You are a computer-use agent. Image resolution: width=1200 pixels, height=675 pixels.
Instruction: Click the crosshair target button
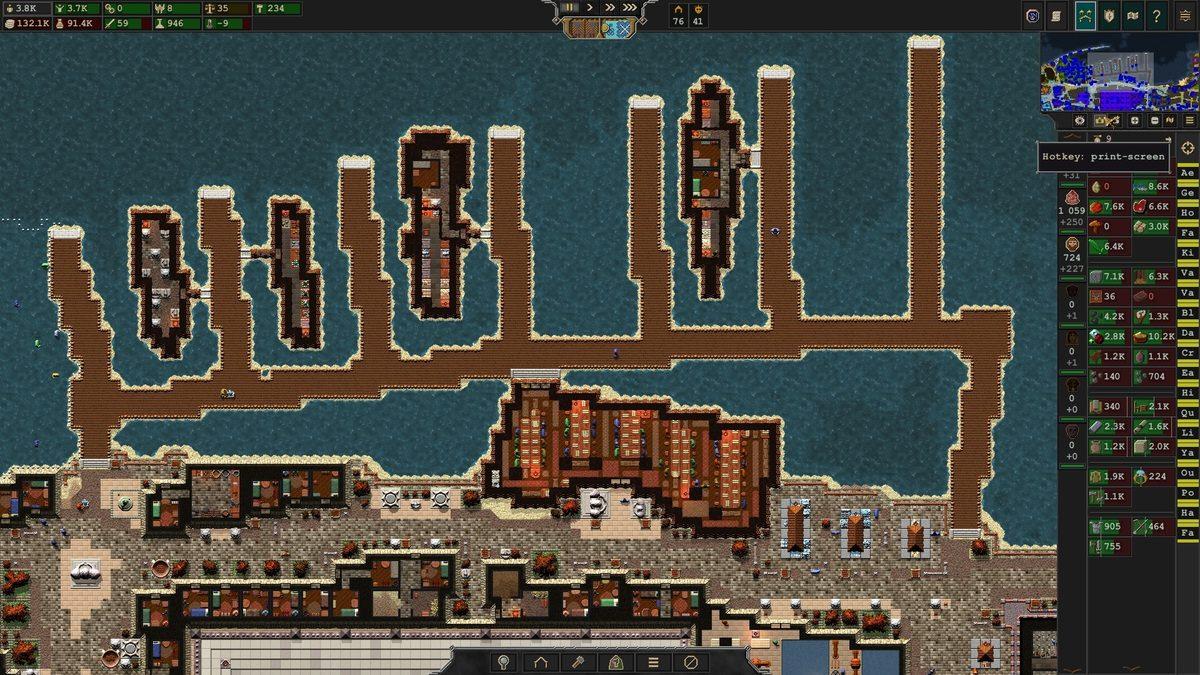click(1187, 148)
